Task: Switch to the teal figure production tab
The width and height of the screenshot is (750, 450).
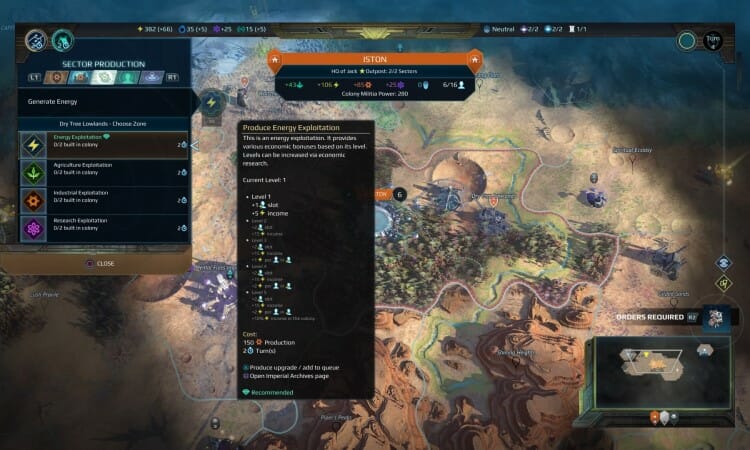Action: (x=128, y=77)
